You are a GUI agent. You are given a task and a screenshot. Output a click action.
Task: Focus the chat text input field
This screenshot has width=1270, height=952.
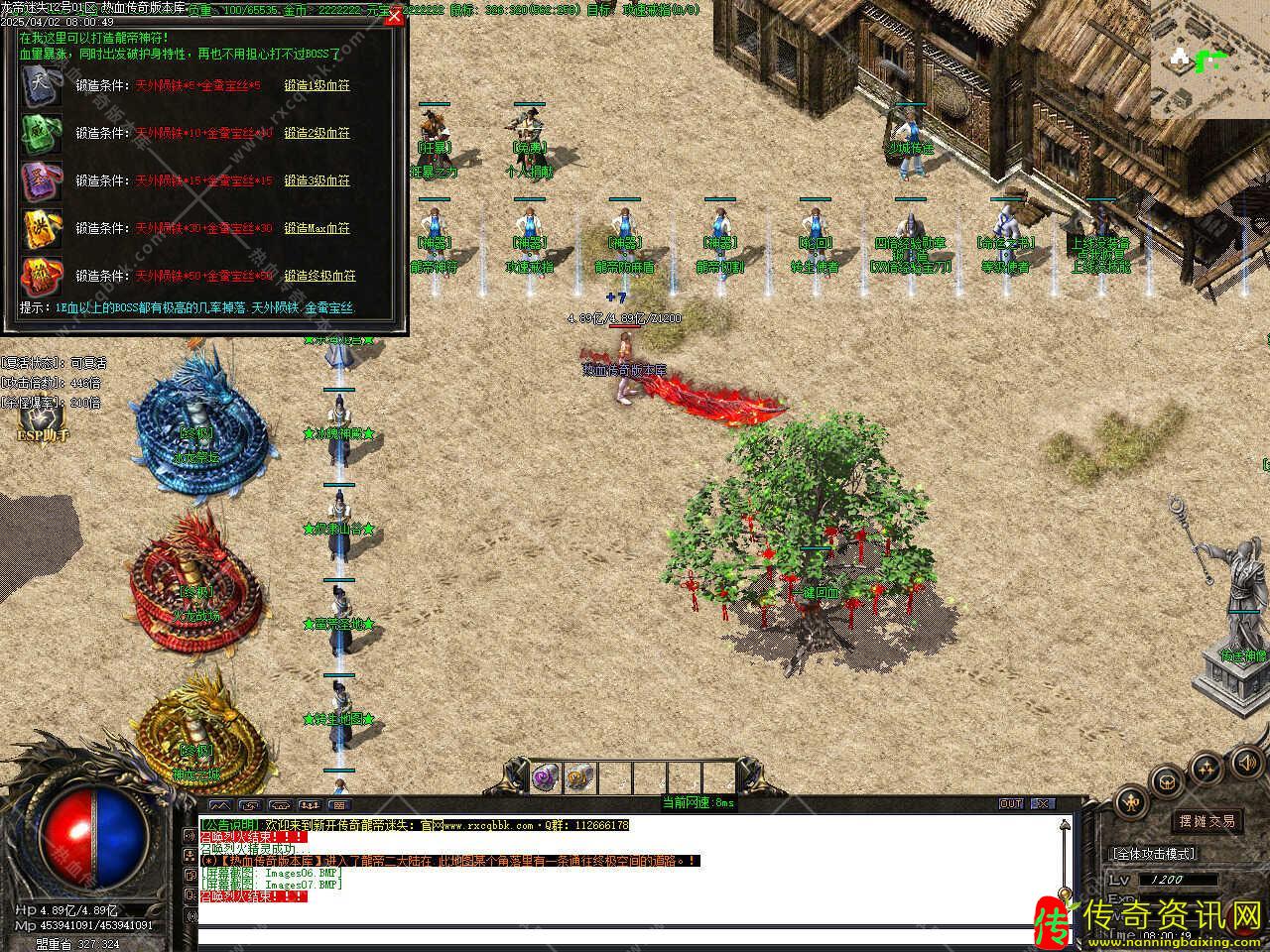(633, 936)
